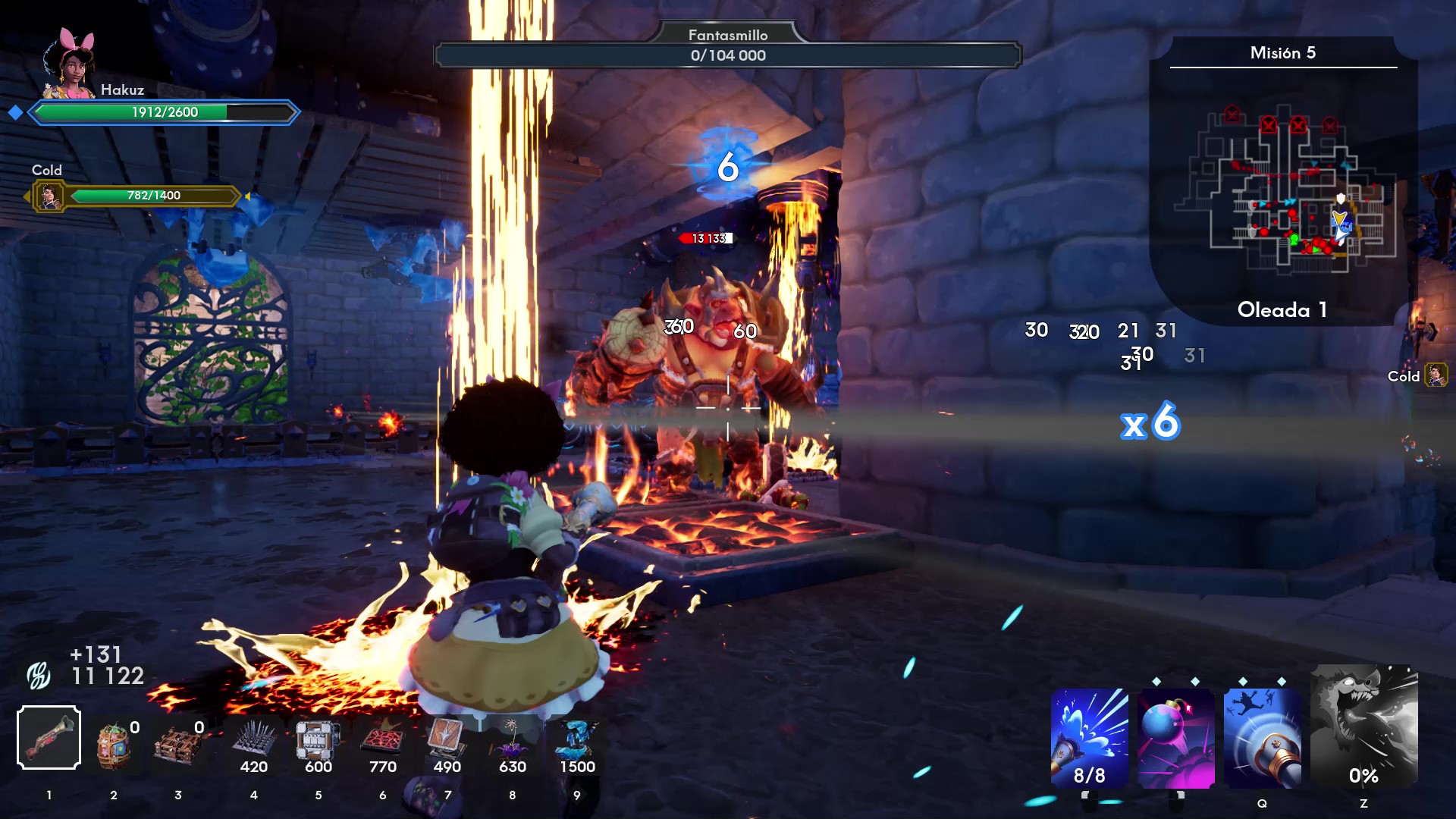Viewport: 1456px width, 819px height.
Task: Click Hakuz's character portrait
Action: pos(70,64)
